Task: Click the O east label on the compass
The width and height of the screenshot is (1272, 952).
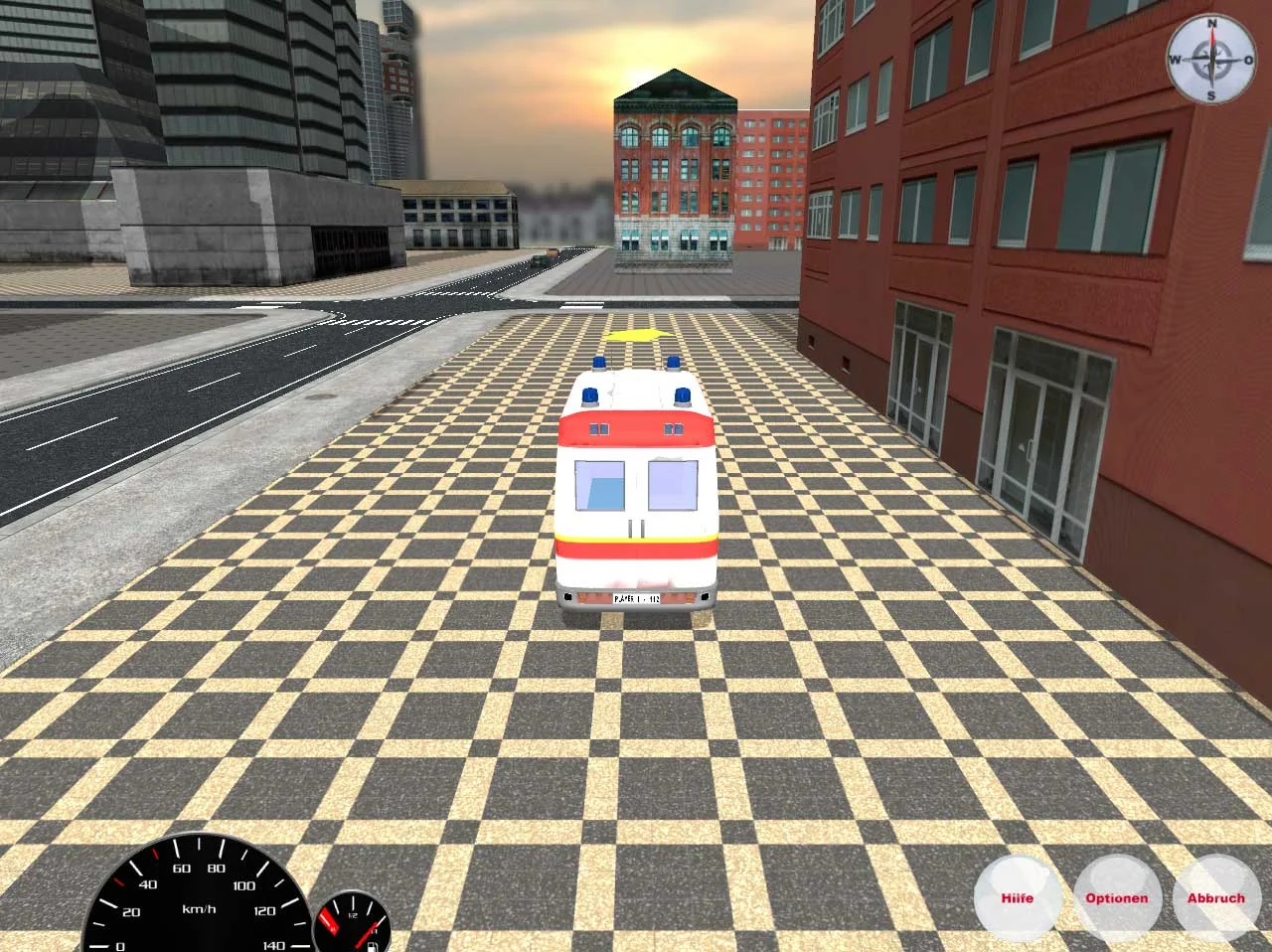Action: pyautogui.click(x=1246, y=59)
